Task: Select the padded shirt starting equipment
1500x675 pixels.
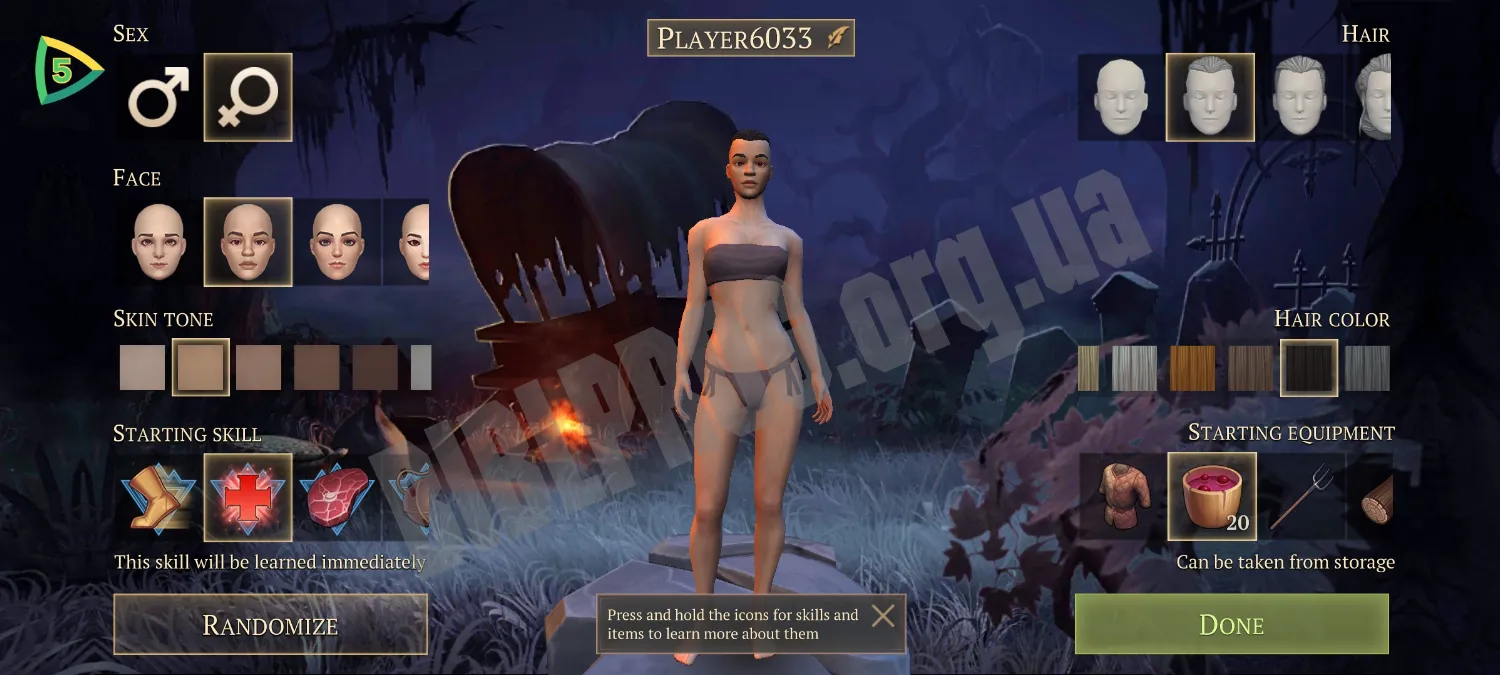Action: 1121,496
